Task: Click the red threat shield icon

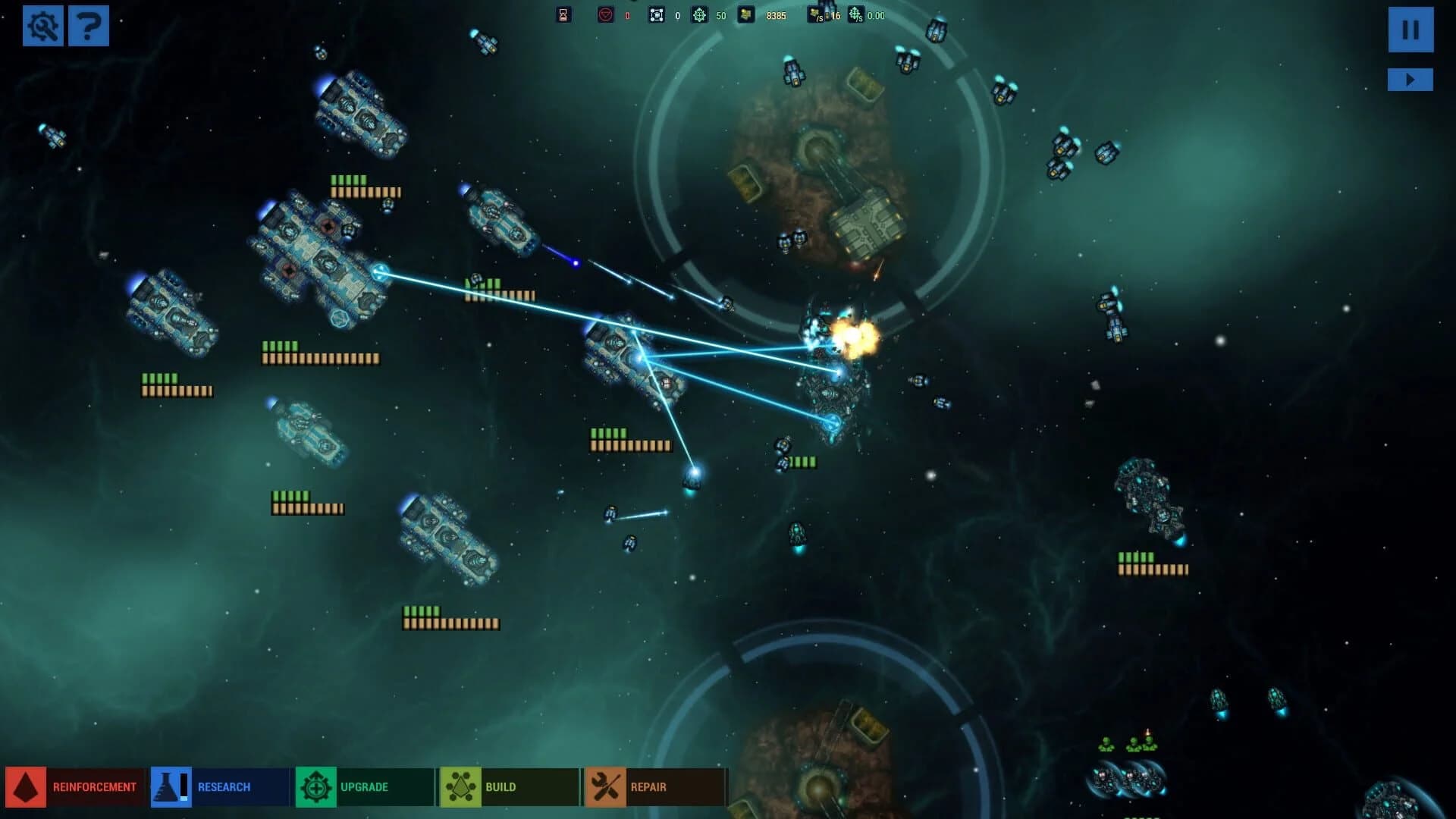Action: coord(606,14)
